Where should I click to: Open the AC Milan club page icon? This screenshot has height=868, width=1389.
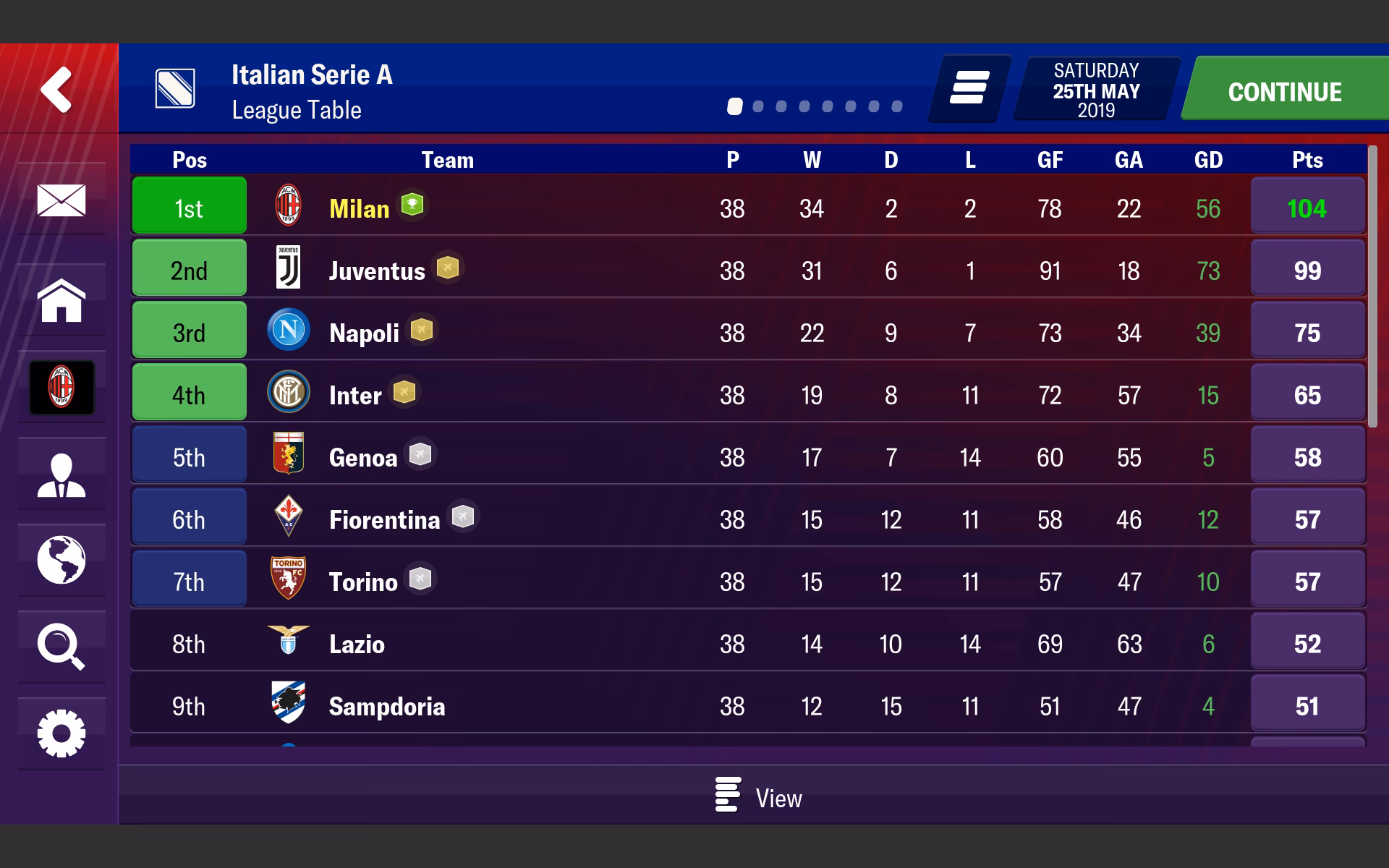point(61,388)
